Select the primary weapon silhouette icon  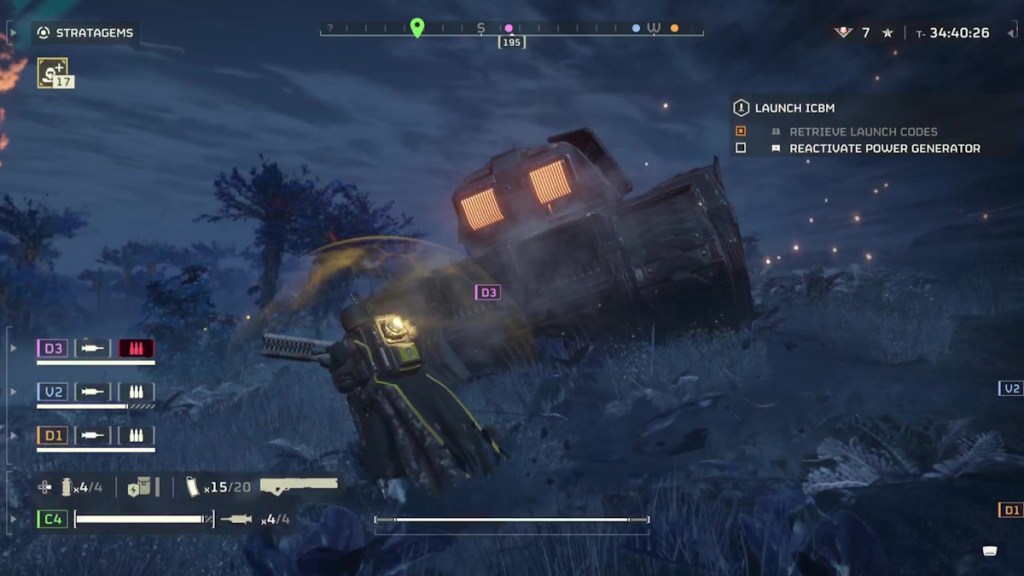(x=298, y=487)
